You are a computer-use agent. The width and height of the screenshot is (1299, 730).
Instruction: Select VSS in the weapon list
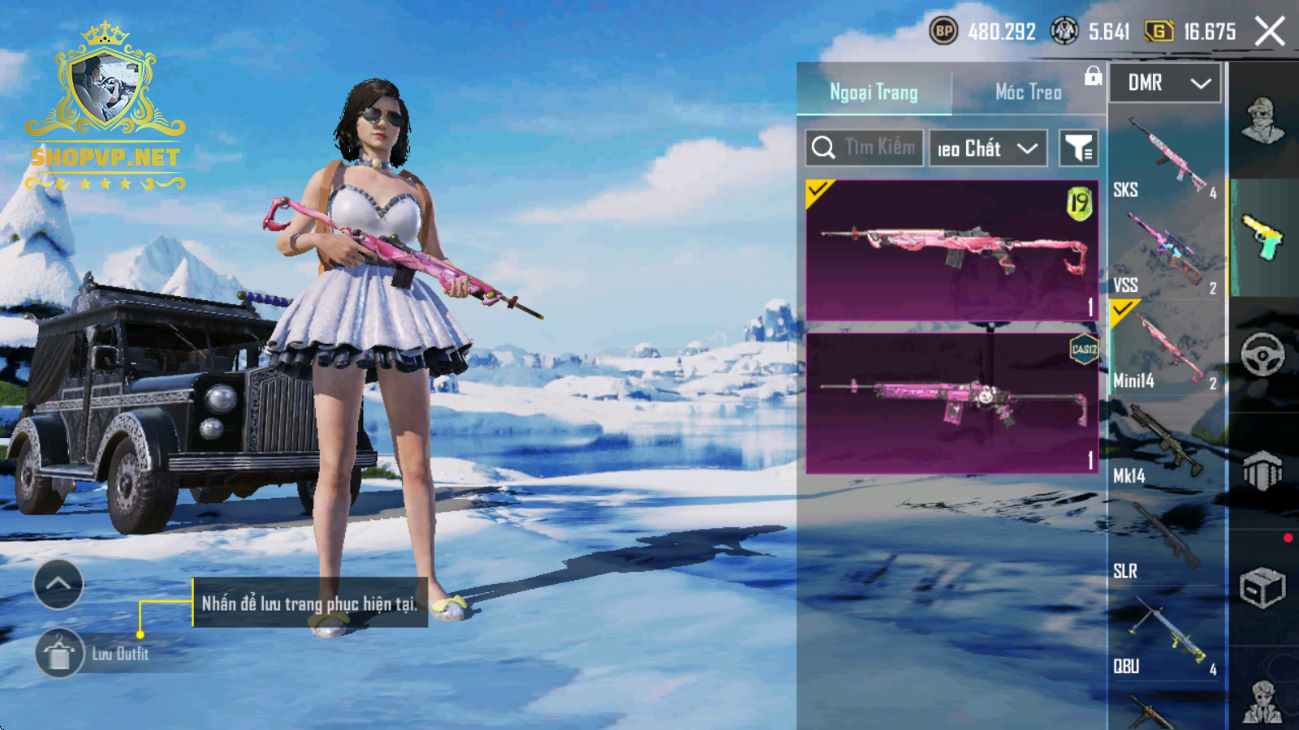pyautogui.click(x=1166, y=253)
